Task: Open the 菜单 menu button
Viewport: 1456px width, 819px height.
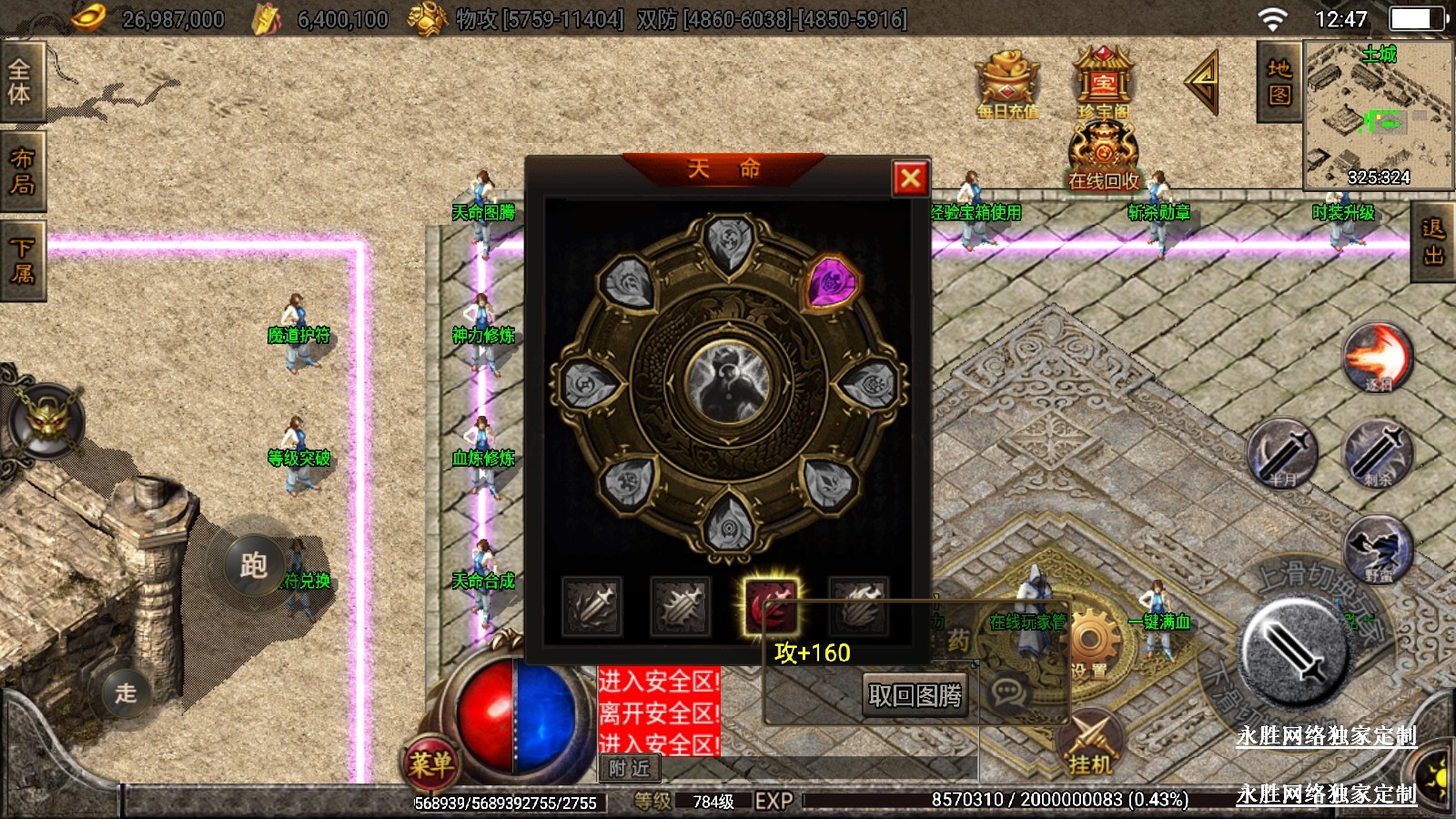Action: click(x=430, y=763)
